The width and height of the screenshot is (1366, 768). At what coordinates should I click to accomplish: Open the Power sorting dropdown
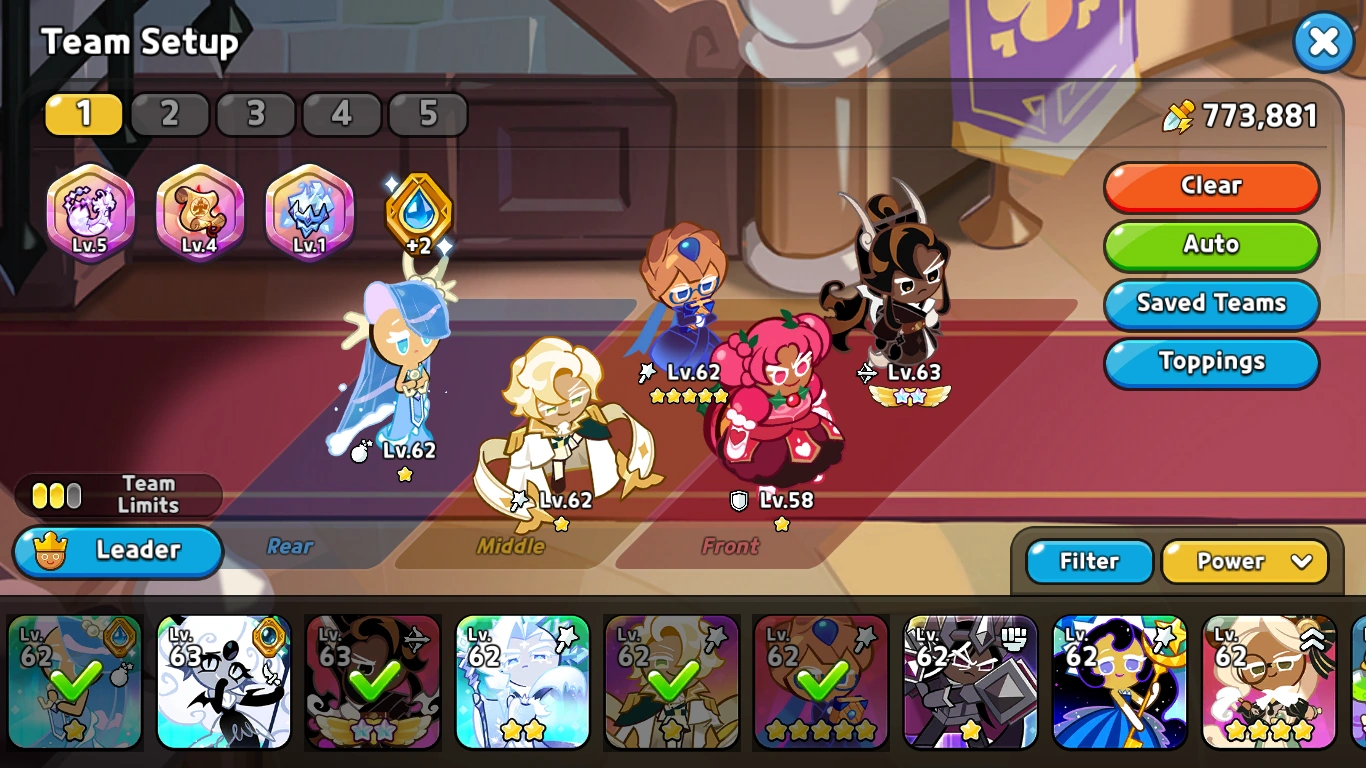click(x=1246, y=562)
